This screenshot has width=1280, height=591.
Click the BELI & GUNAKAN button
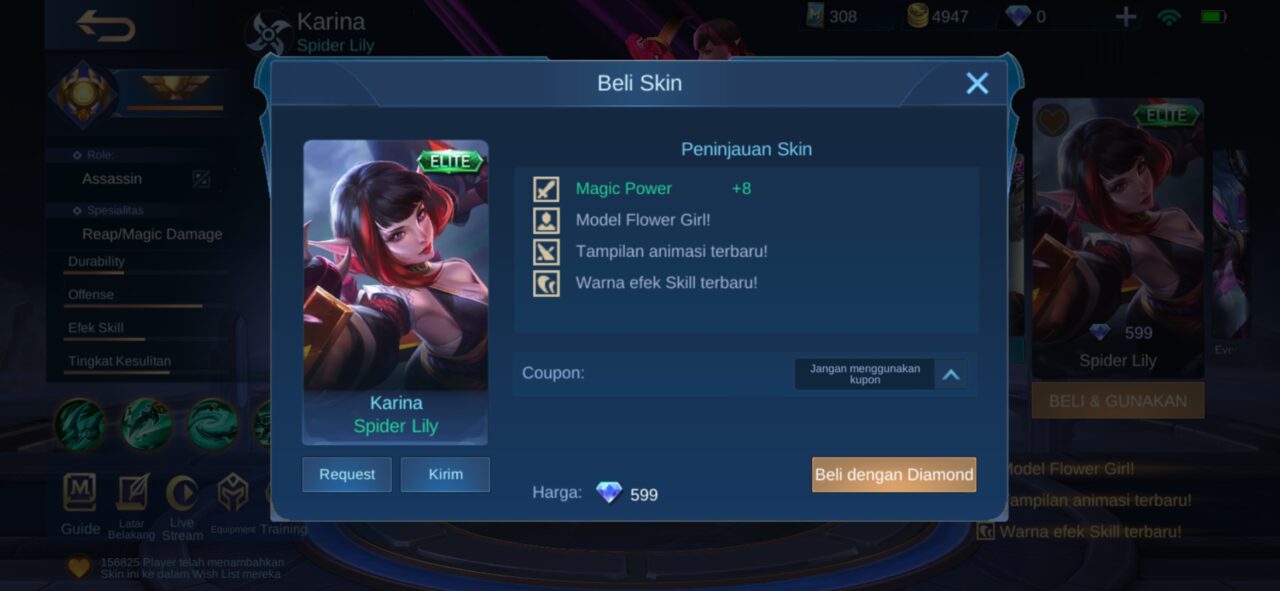click(1118, 401)
